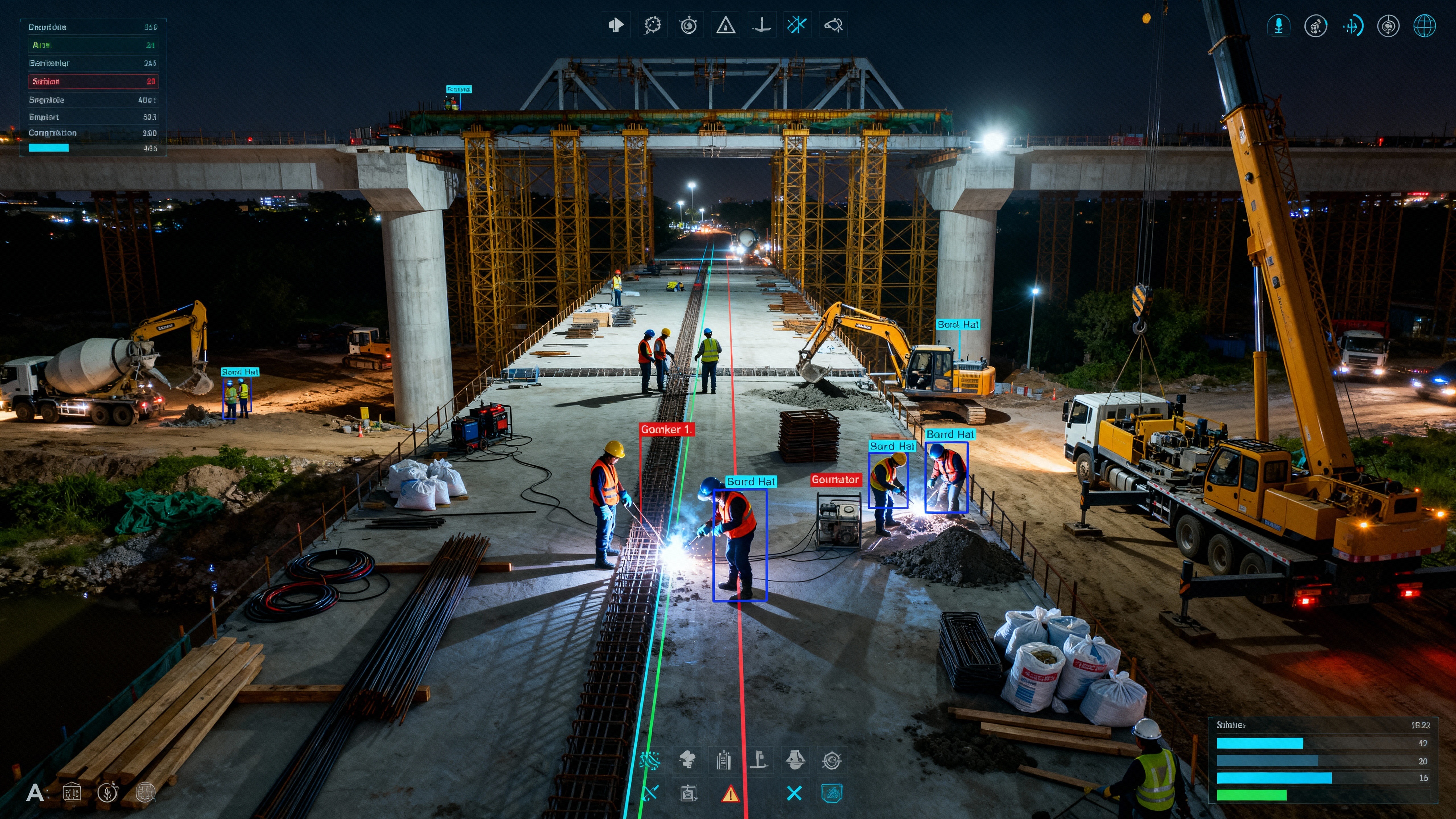Click the clipboard building icon in bottom bar
This screenshot has width=1456, height=819.
coord(723,761)
